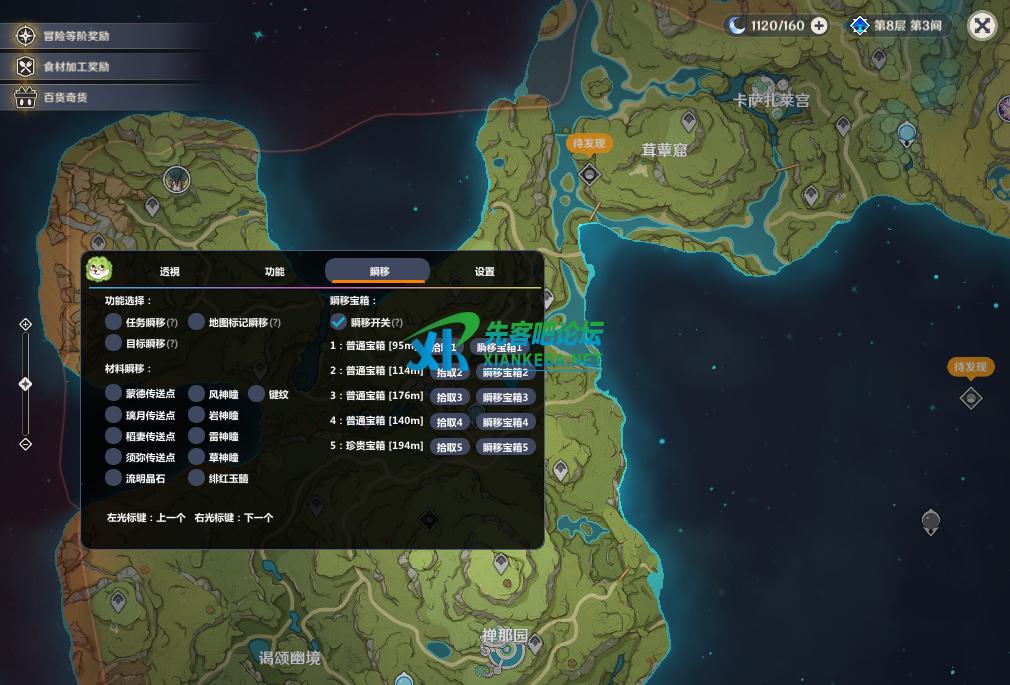Enable the 风神瞳 material option
1010x685 pixels.
click(197, 394)
